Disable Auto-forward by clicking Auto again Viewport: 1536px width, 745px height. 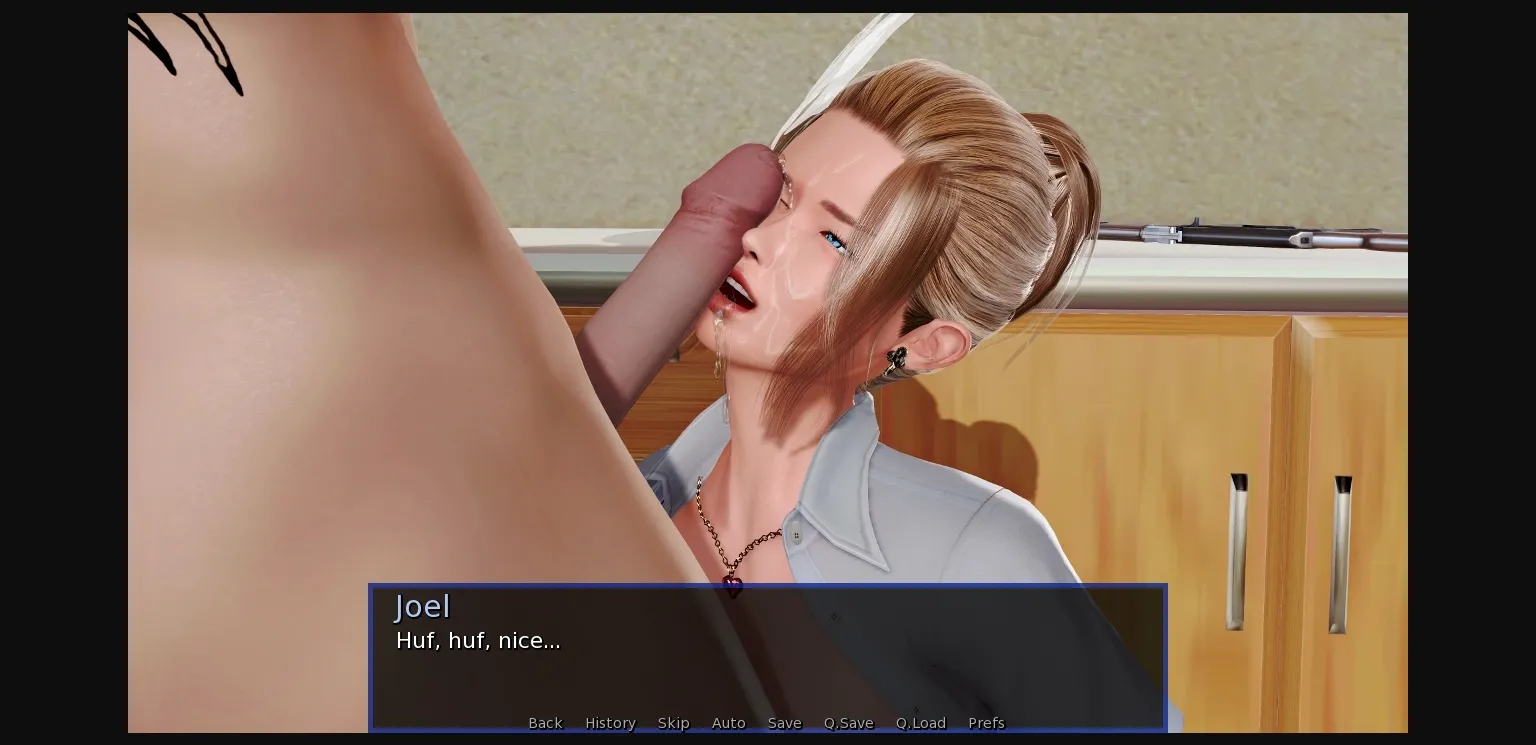[729, 723]
